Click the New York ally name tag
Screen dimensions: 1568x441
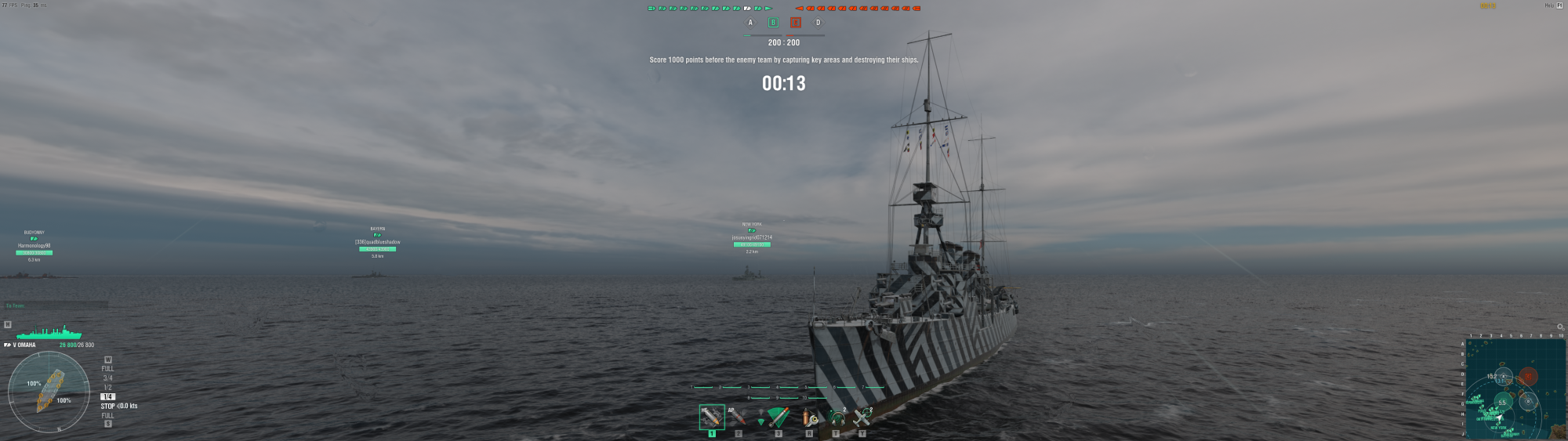(752, 237)
